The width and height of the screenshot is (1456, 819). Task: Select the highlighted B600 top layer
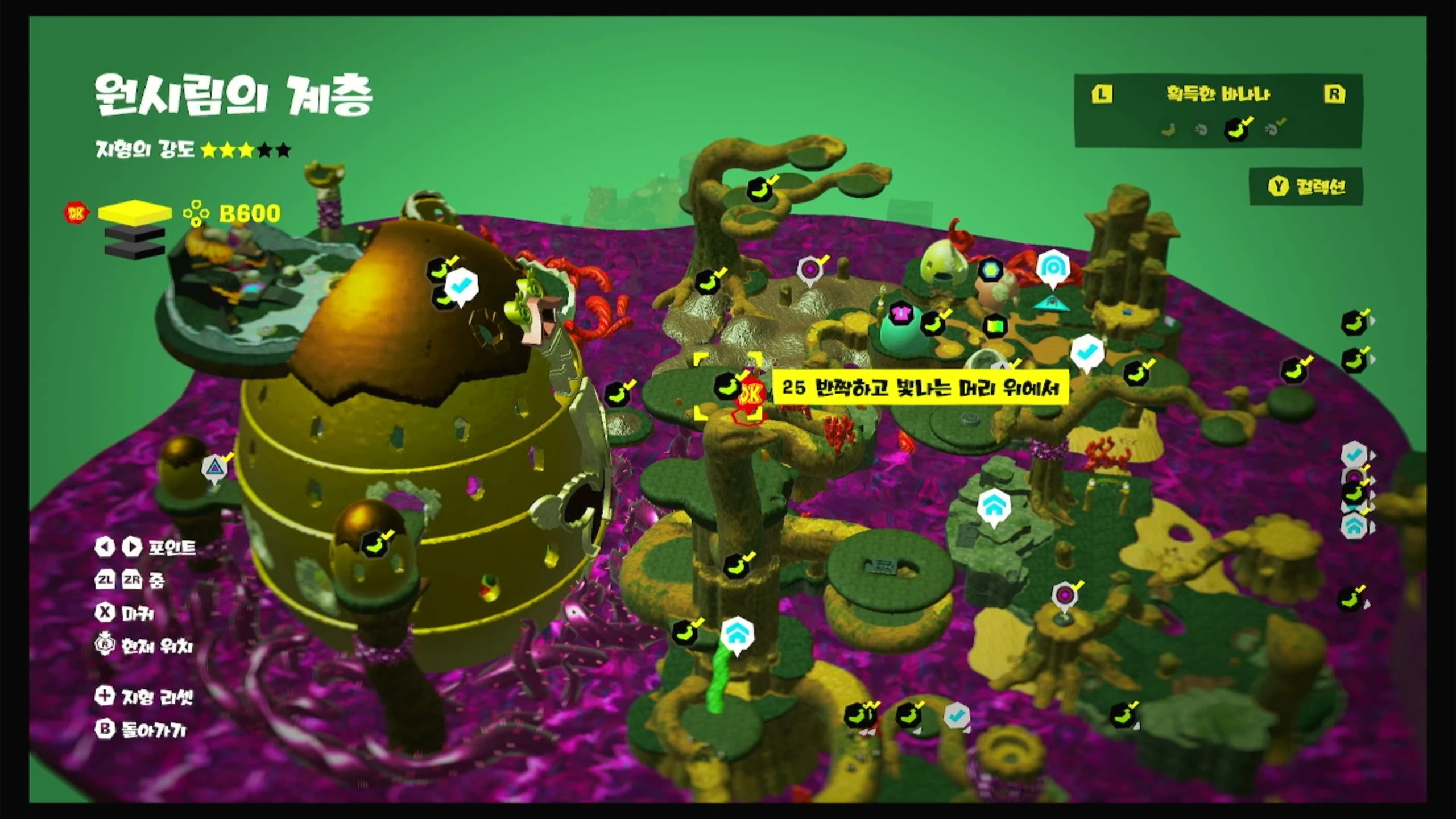pyautogui.click(x=135, y=213)
